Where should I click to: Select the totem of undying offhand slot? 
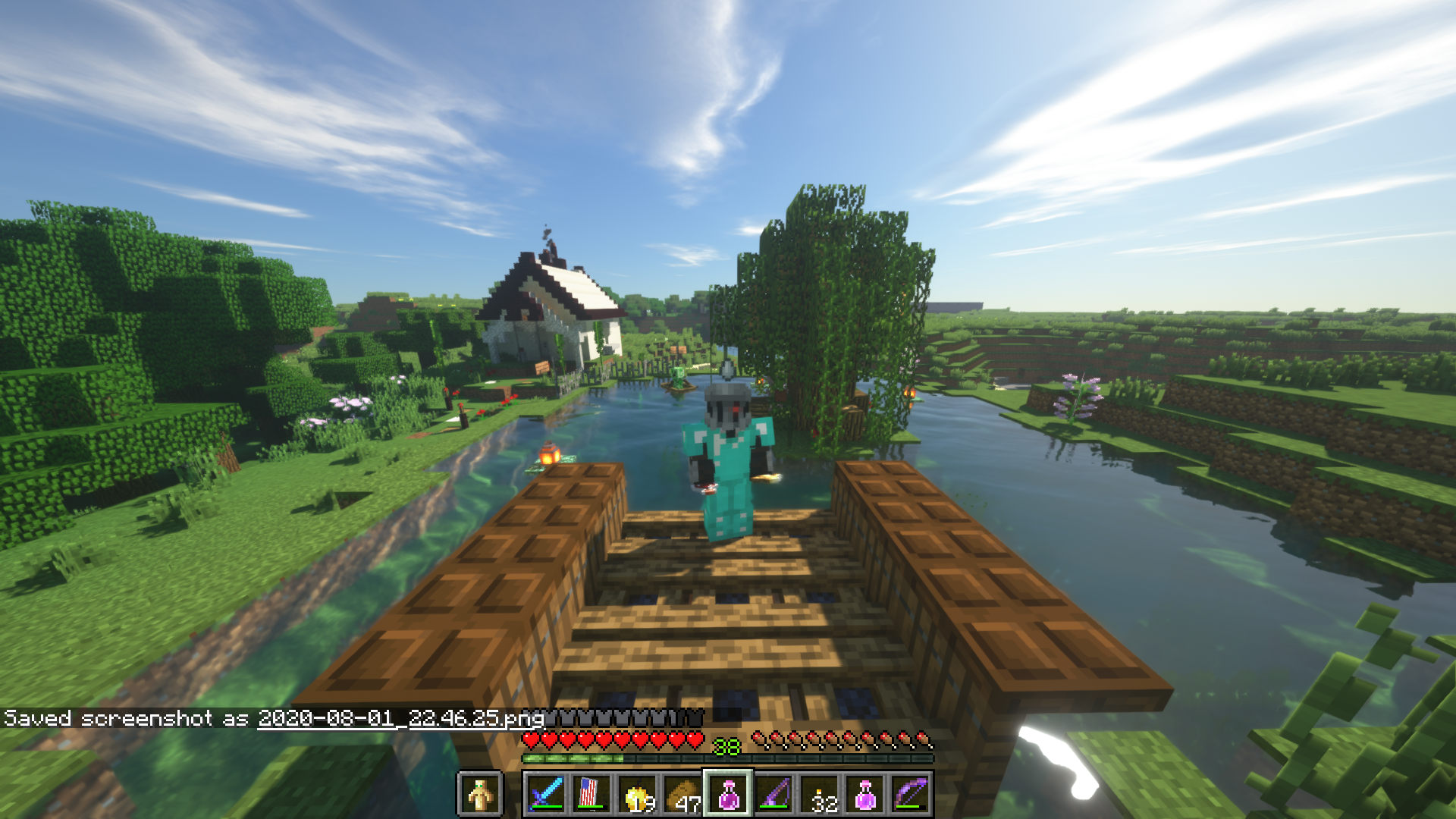[x=479, y=794]
